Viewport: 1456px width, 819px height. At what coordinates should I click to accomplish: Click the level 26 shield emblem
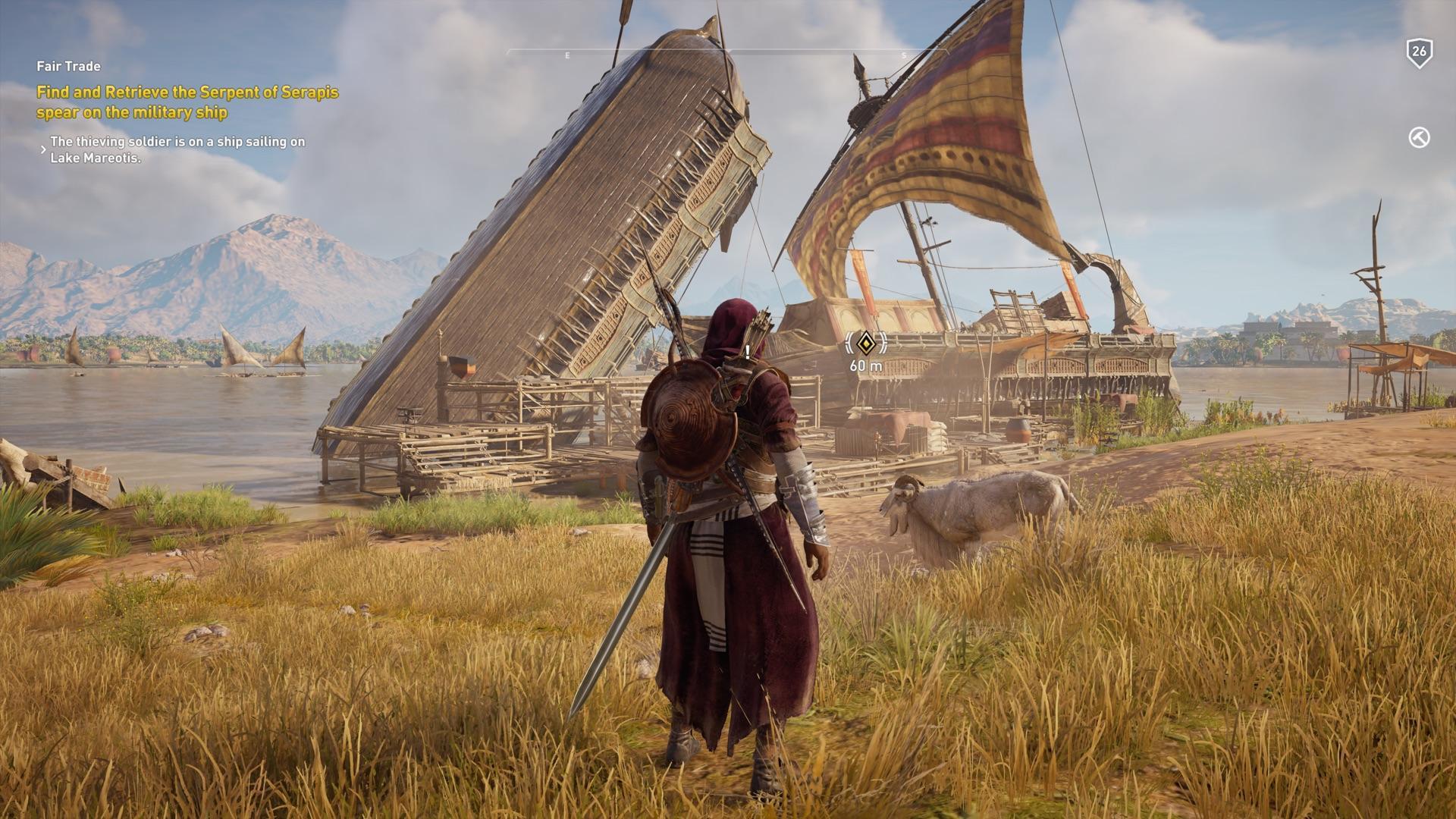coord(1420,52)
